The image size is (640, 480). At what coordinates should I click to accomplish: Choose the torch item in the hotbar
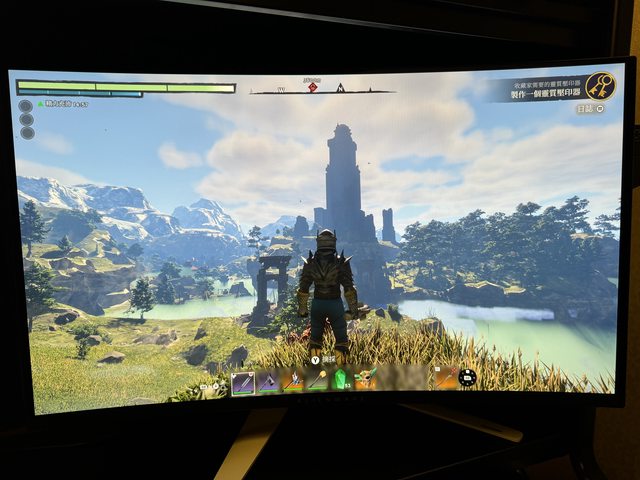[317, 380]
